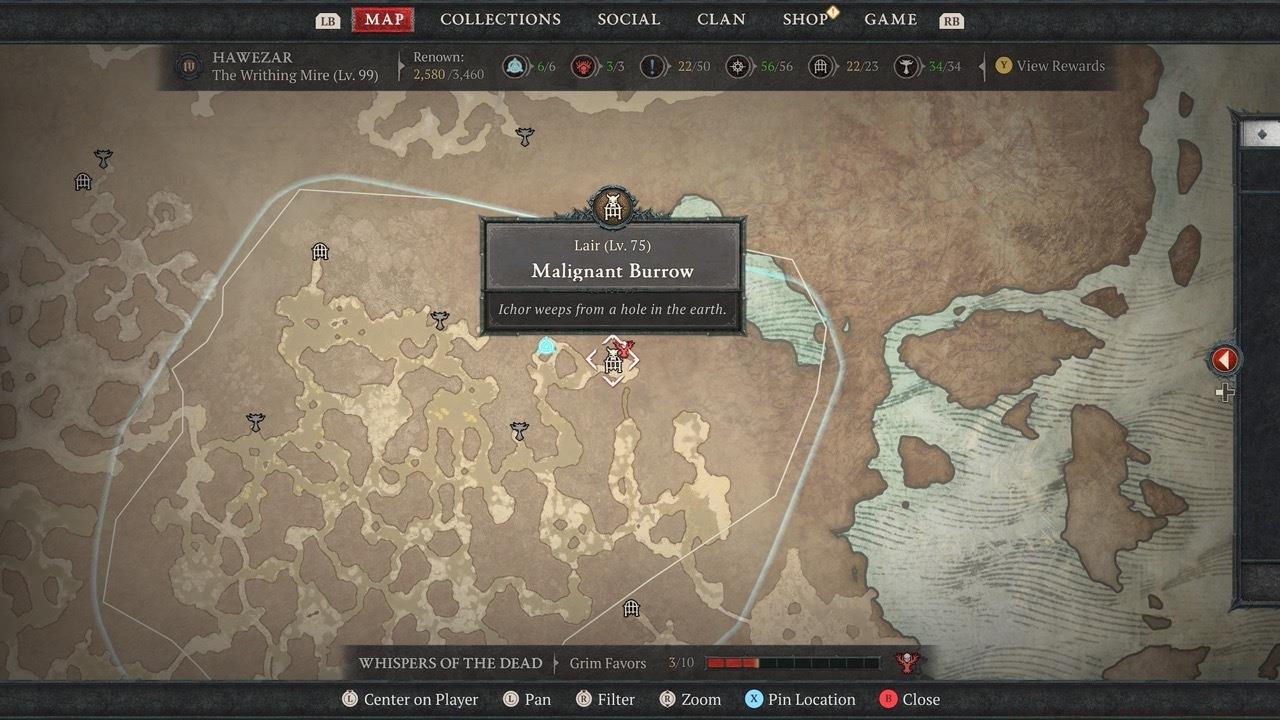Toggle the red sidebar panel arrow open
Viewport: 1280px width, 720px height.
point(1225,360)
